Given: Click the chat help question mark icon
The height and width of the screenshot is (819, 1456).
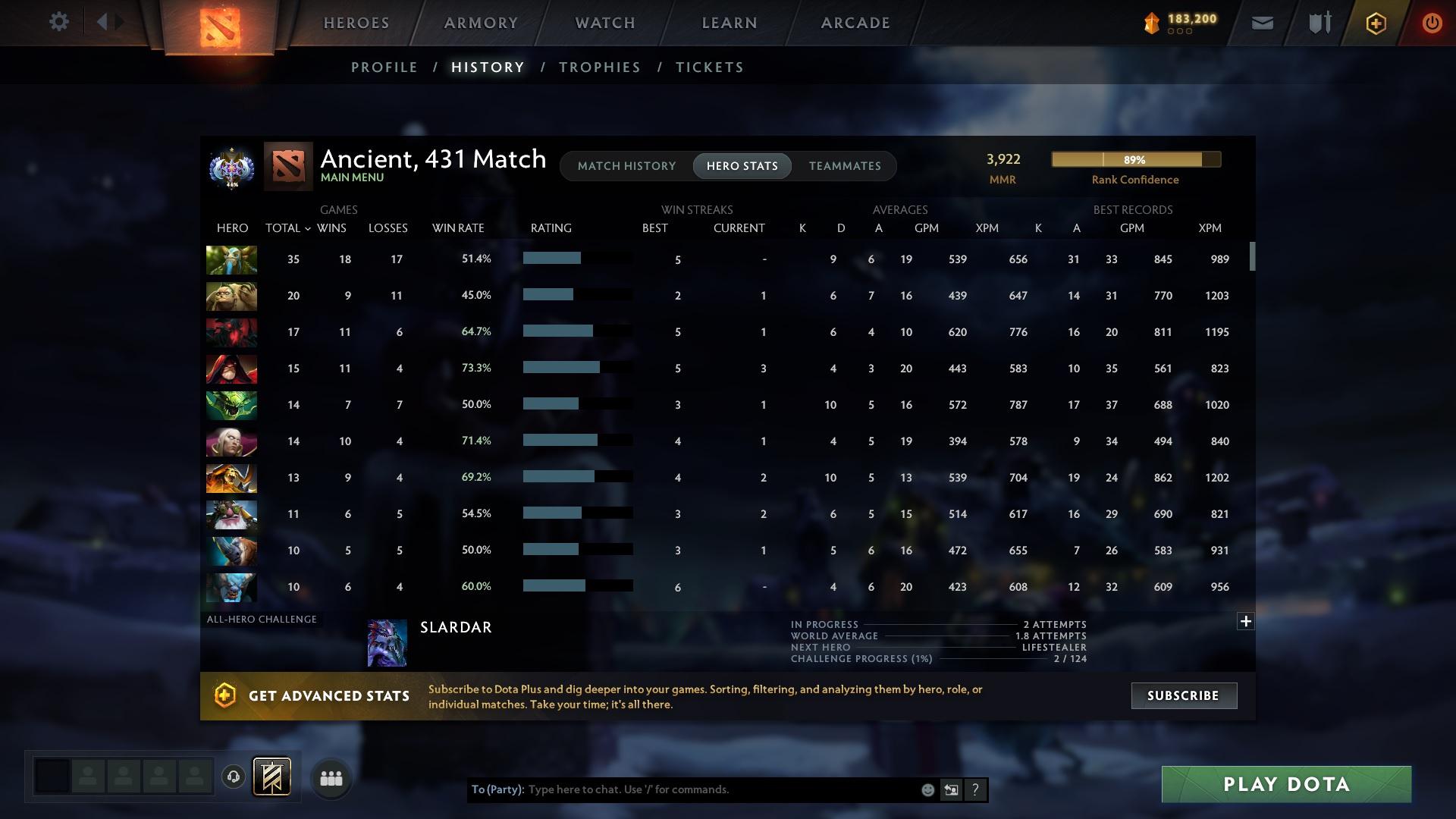Looking at the screenshot, I should click(975, 789).
